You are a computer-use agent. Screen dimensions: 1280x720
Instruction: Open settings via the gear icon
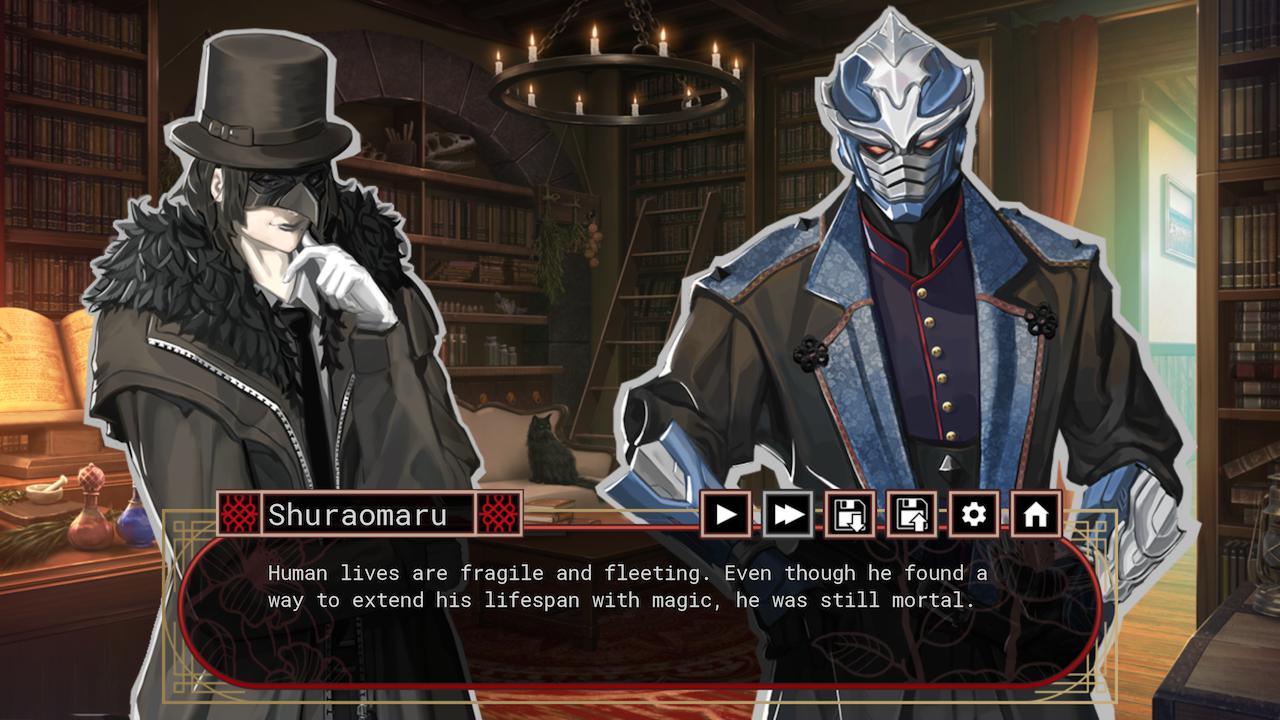tap(975, 513)
